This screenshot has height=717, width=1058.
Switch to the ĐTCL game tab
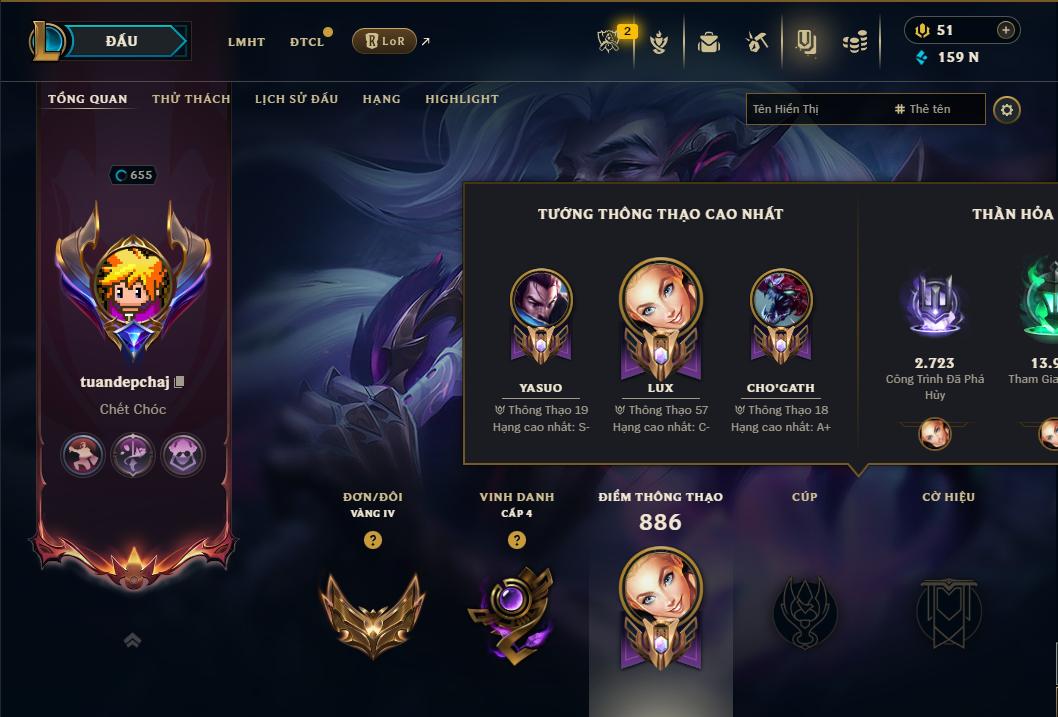(307, 42)
